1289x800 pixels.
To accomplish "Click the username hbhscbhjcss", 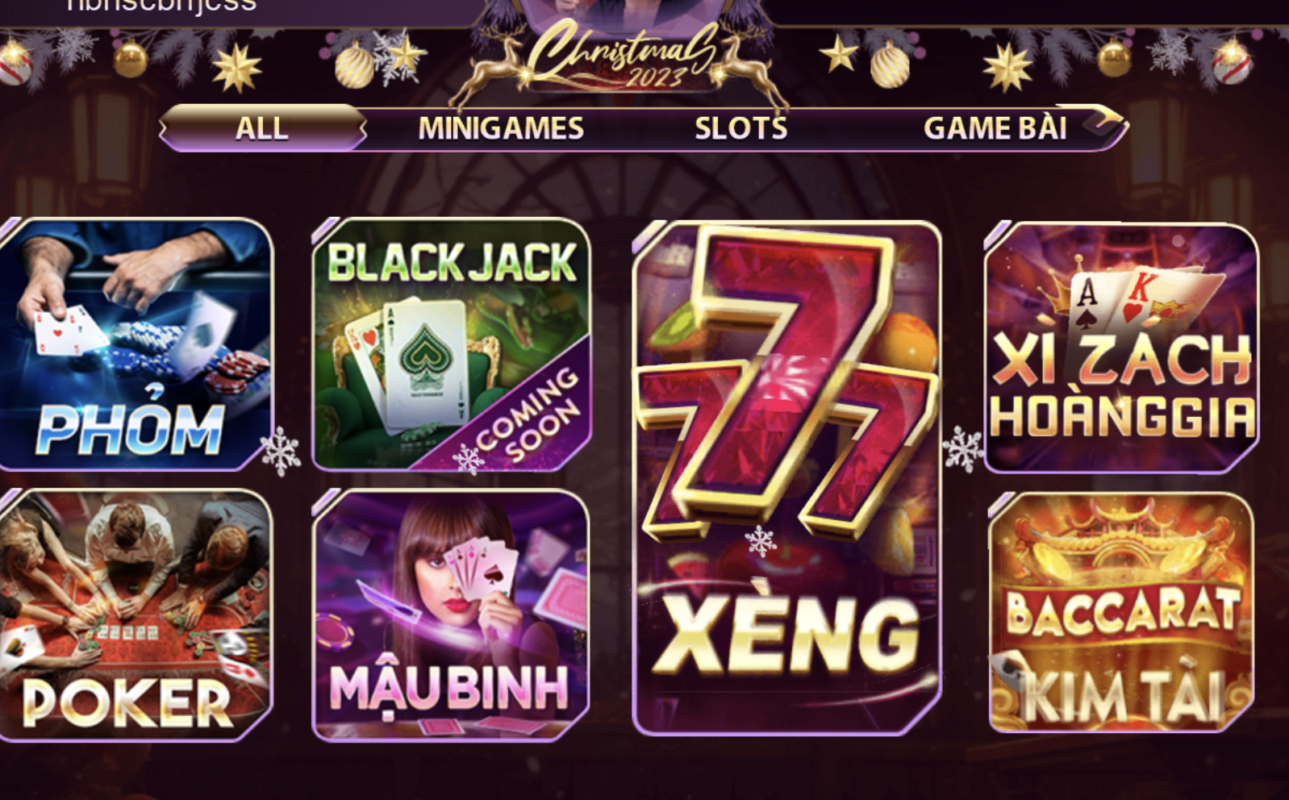I will pos(160,6).
